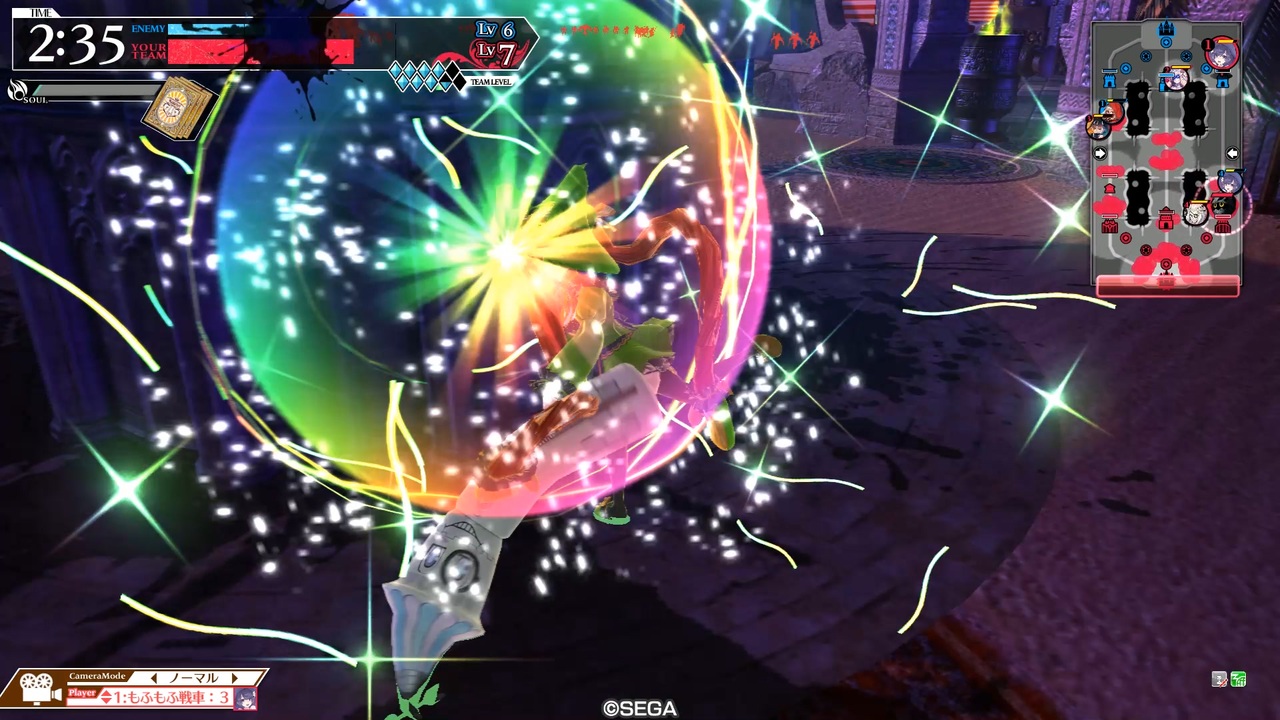Cycle spectated player using the up-down arrows
This screenshot has height=720, width=1280.
108,694
